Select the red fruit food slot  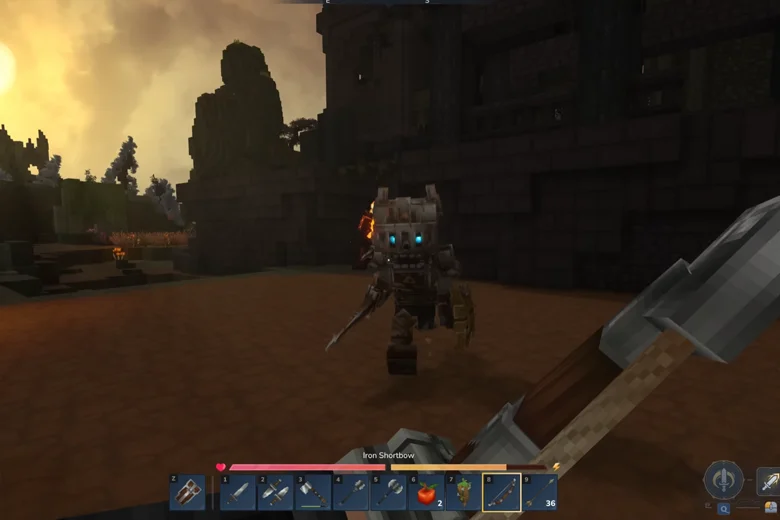[x=426, y=493]
